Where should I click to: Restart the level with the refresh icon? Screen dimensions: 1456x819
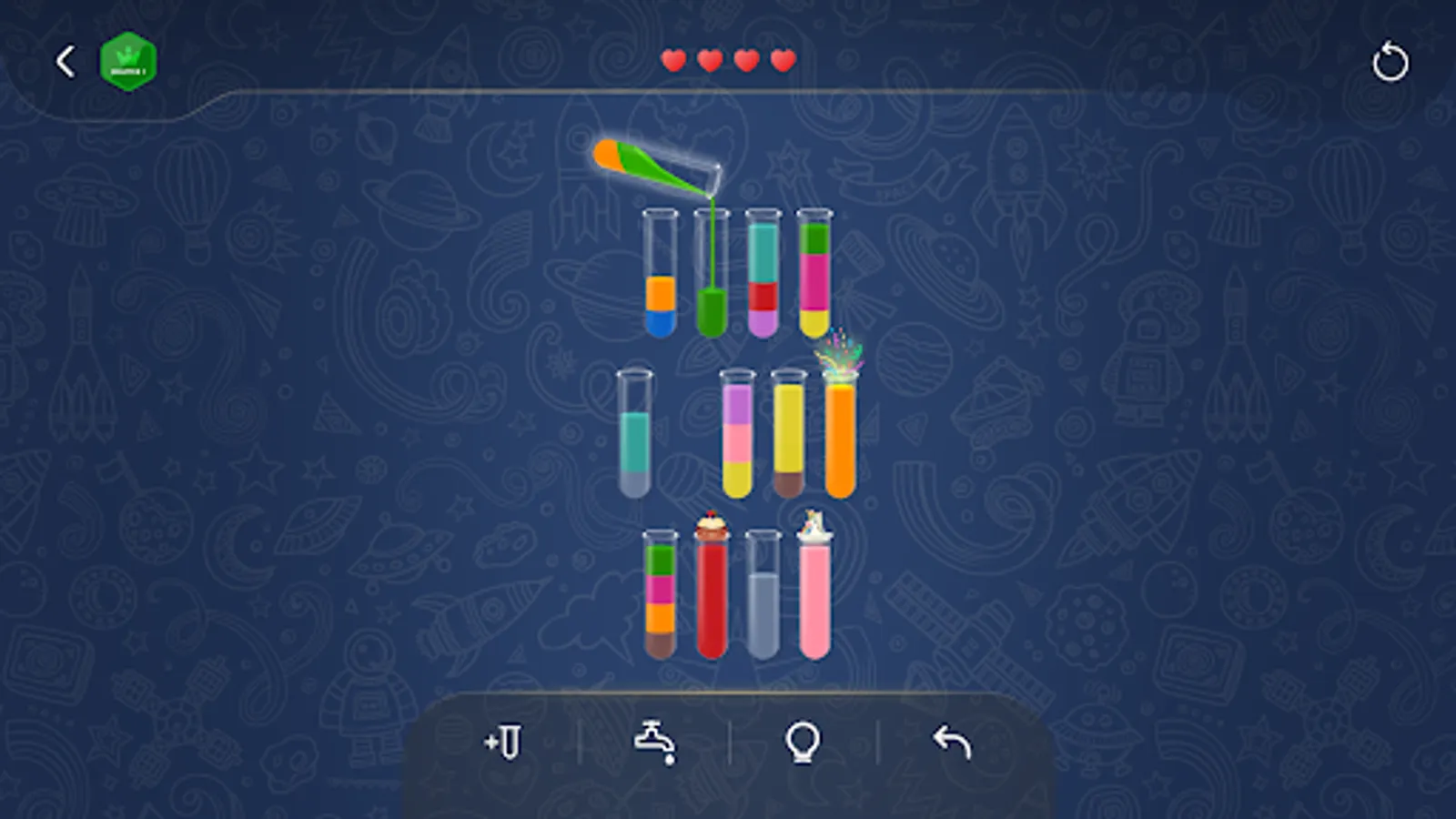coord(1391,60)
